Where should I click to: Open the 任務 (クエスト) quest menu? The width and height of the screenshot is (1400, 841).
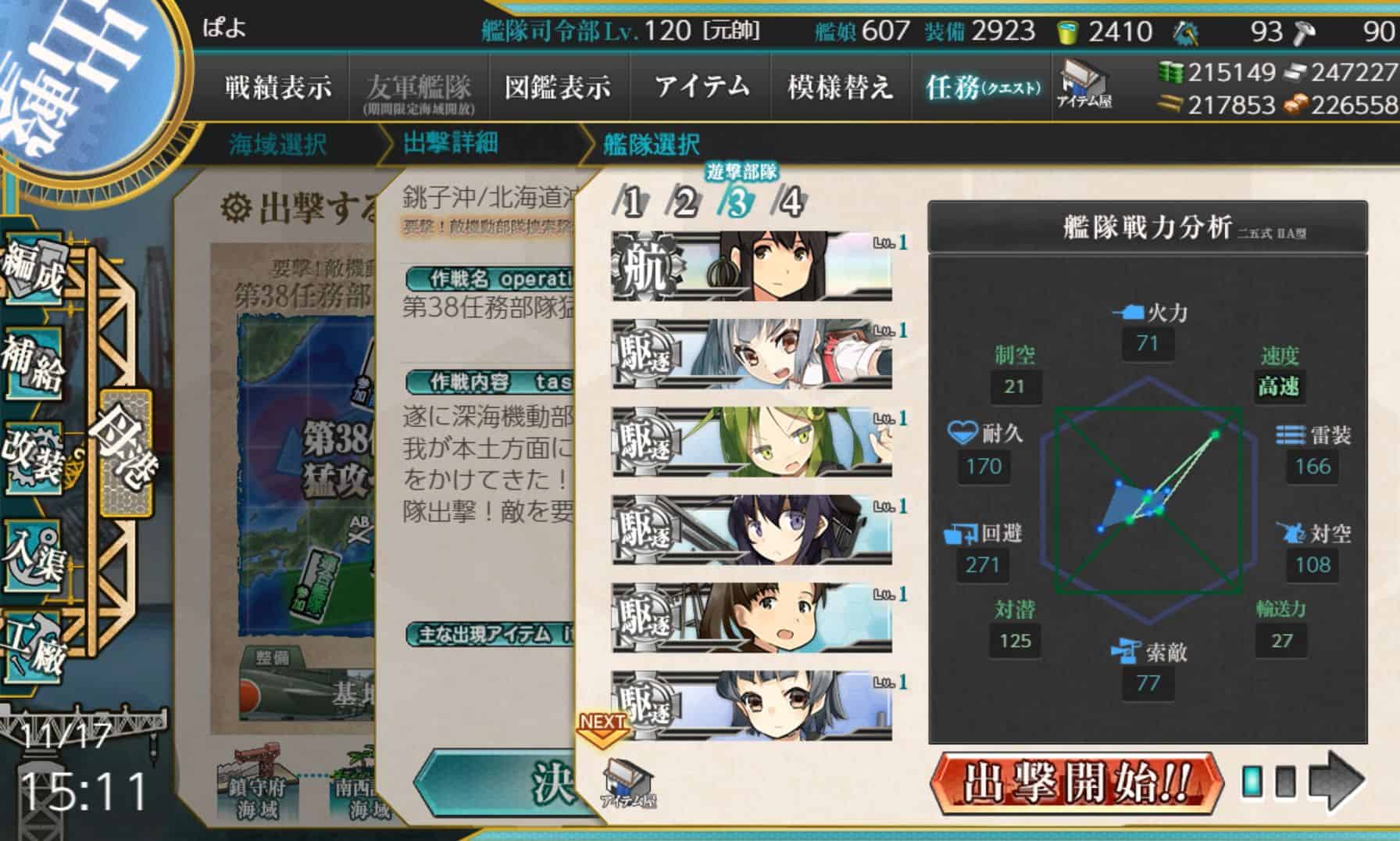pyautogui.click(x=982, y=88)
